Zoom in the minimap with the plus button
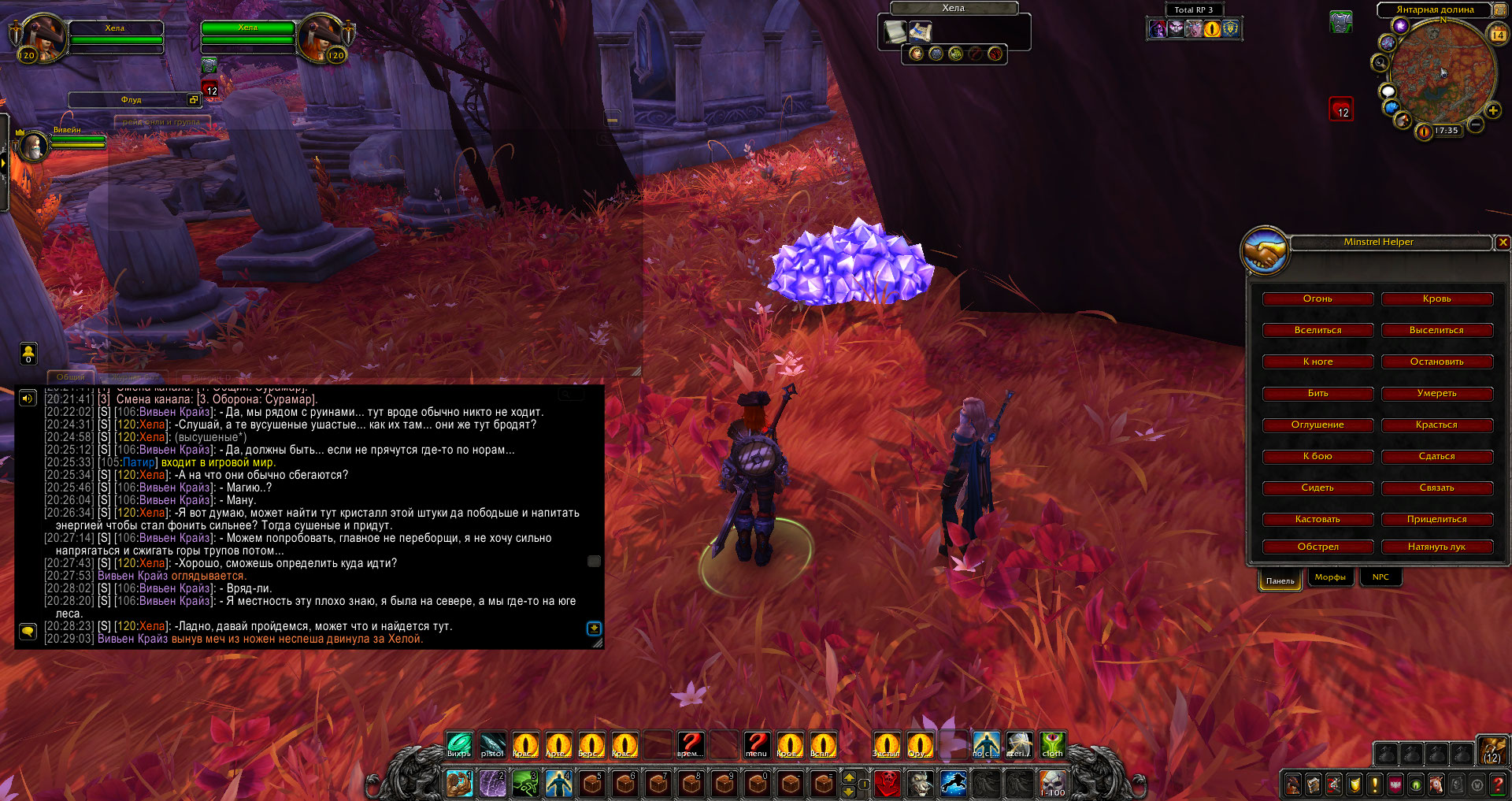This screenshot has height=801, width=1512. (x=1492, y=111)
